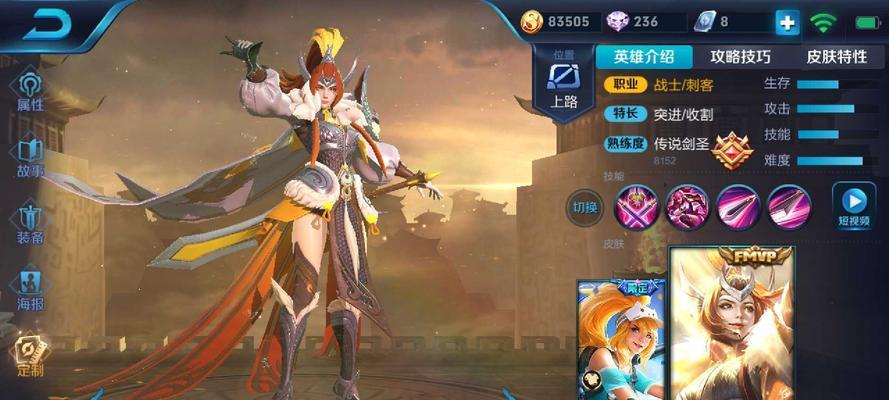Play the 短视频 short video
The height and width of the screenshot is (400, 889).
click(853, 206)
